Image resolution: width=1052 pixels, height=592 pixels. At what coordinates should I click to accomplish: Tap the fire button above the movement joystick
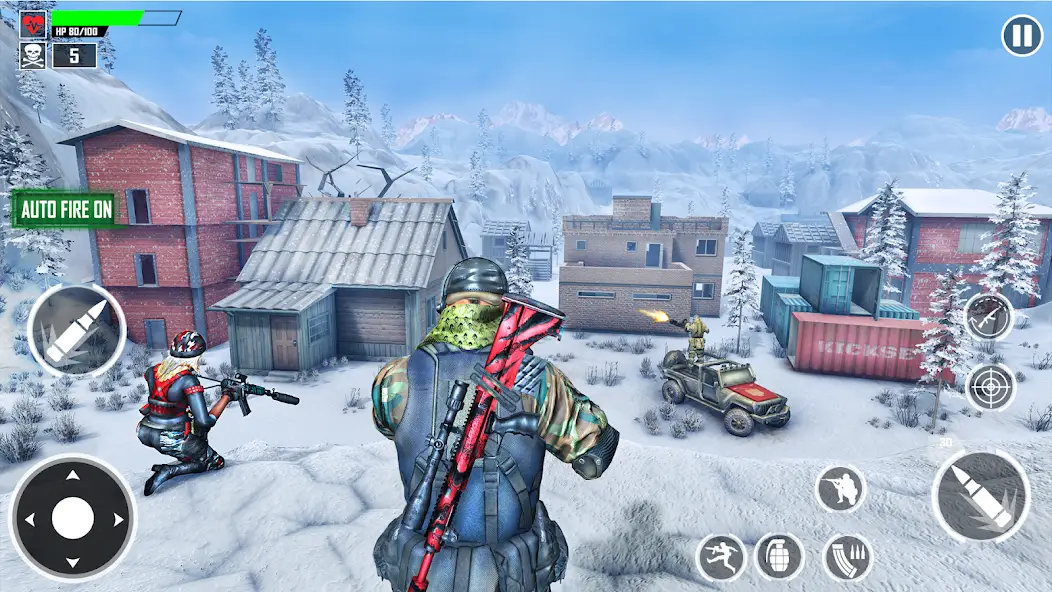(x=76, y=331)
